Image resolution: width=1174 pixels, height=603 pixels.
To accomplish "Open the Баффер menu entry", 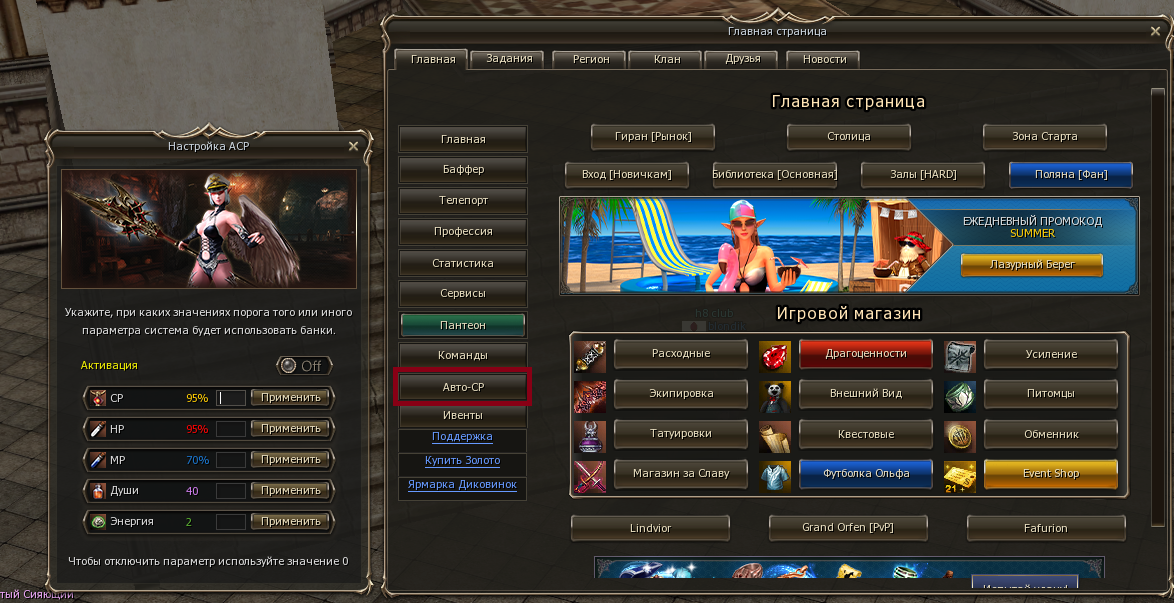I will click(463, 170).
